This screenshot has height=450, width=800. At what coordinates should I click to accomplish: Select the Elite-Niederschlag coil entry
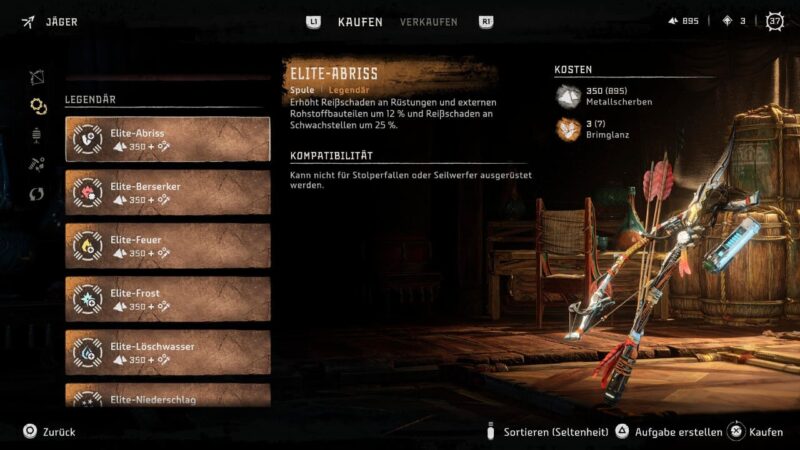(167, 396)
